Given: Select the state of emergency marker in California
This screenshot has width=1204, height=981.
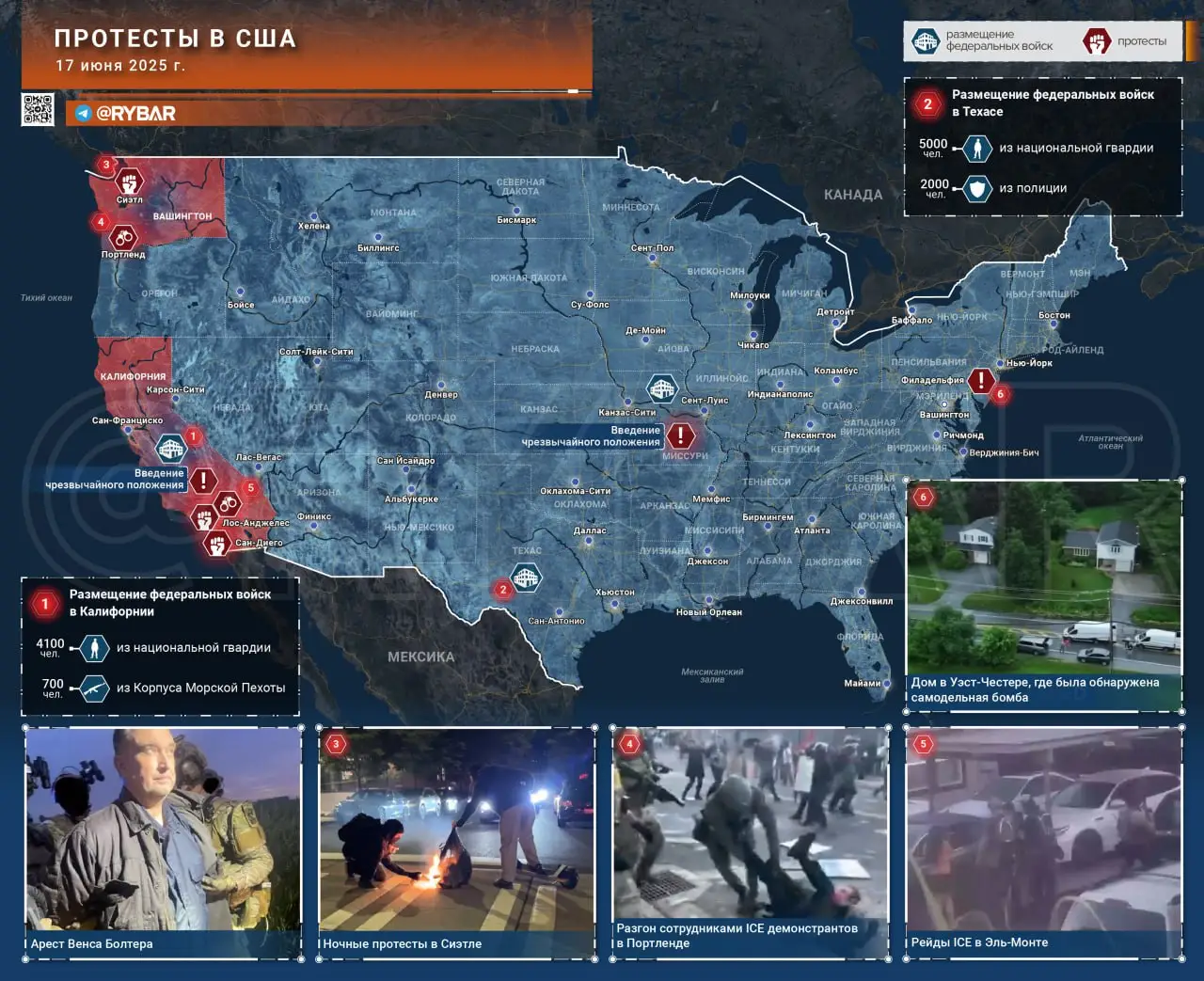Looking at the screenshot, I should coord(203,480).
